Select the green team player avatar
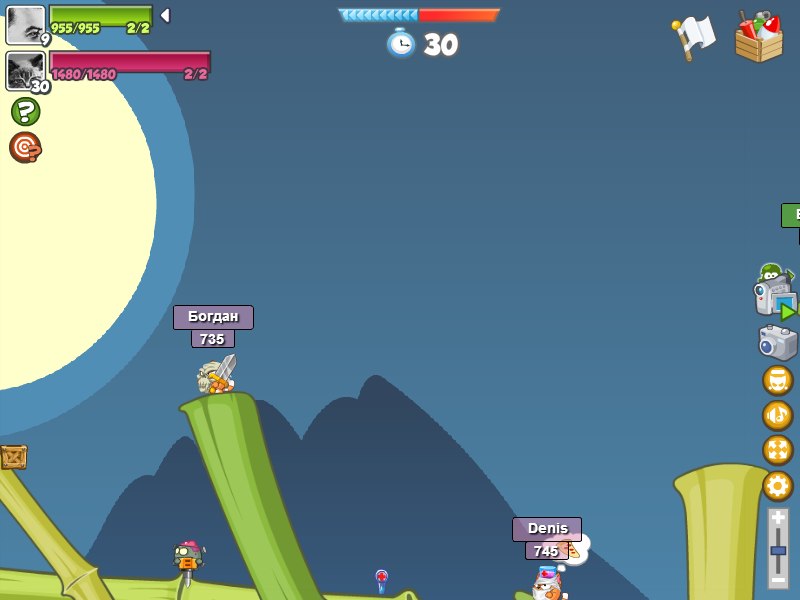 25,24
